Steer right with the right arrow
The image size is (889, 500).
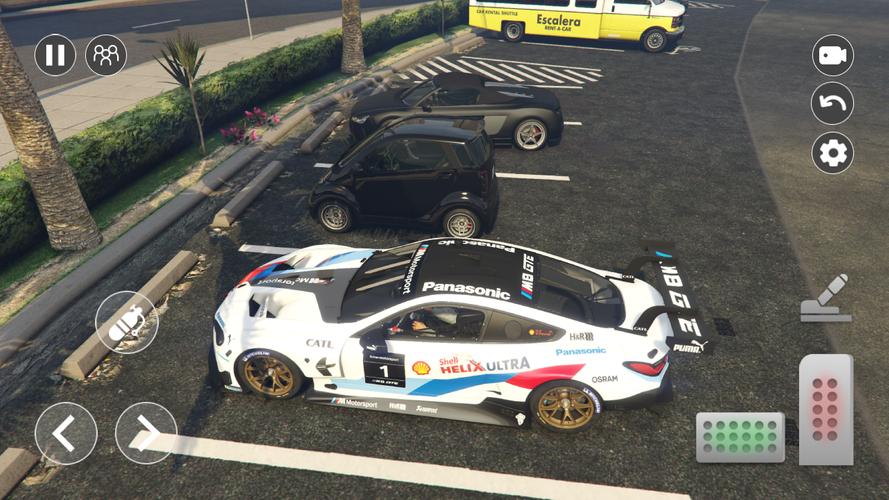[x=146, y=433]
